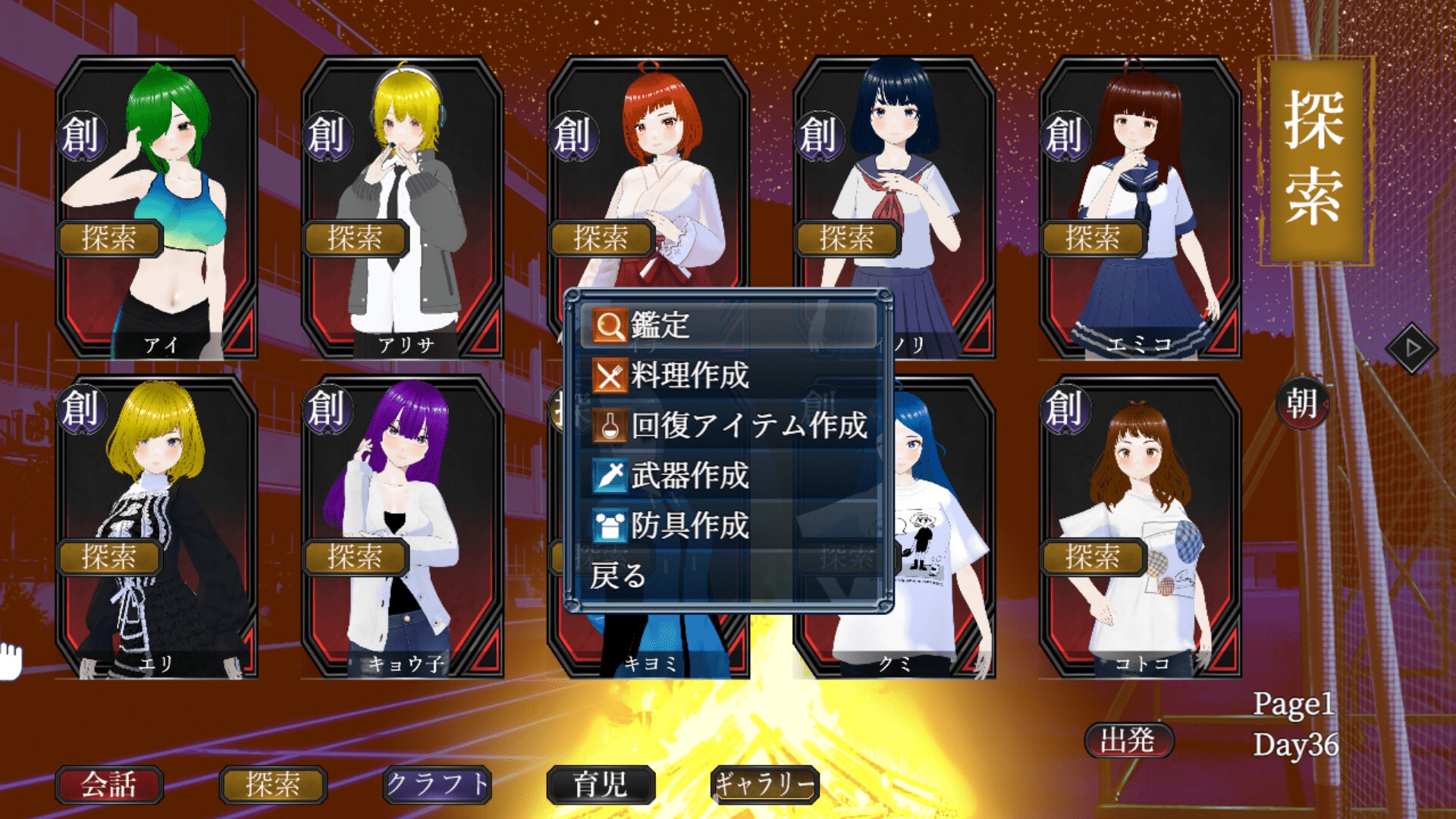Image resolution: width=1456 pixels, height=819 pixels.
Task: Select 鑑定 (appraisal) from the craft menu
Action: tap(728, 325)
